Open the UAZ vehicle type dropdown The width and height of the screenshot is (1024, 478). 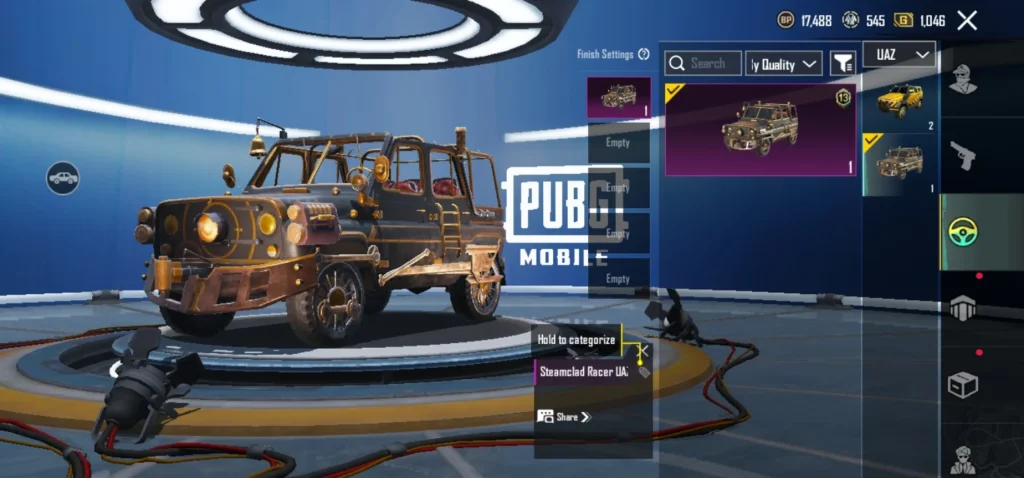tap(898, 54)
